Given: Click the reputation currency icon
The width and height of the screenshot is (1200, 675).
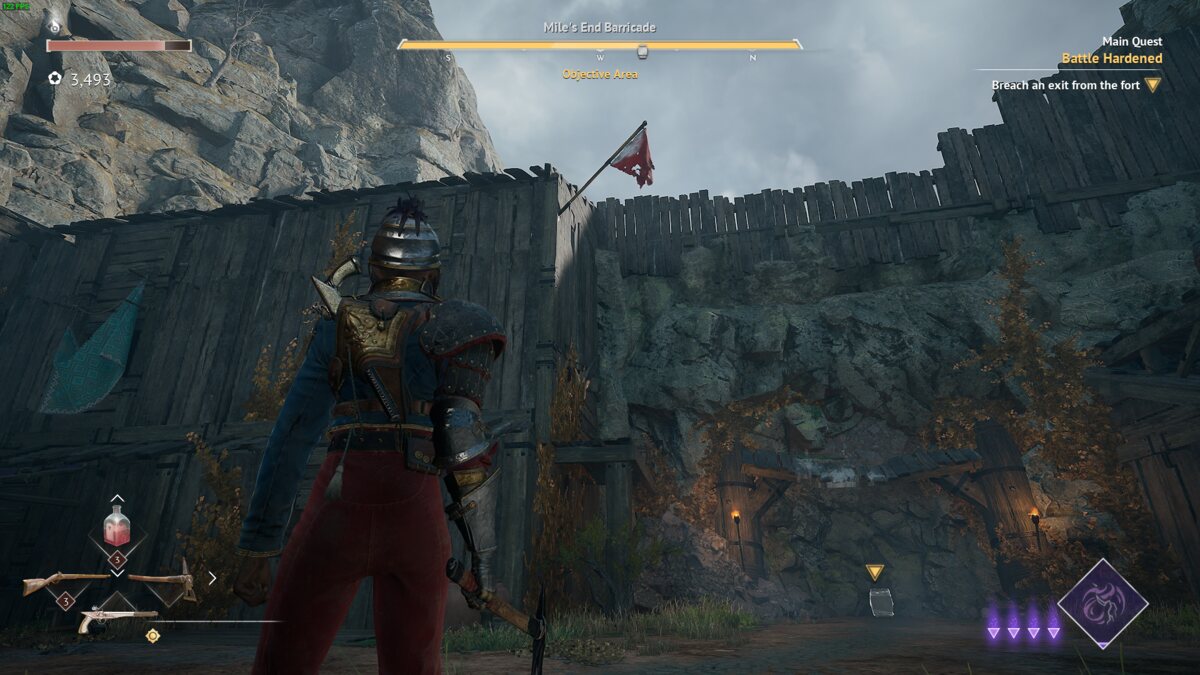Looking at the screenshot, I should click(55, 78).
